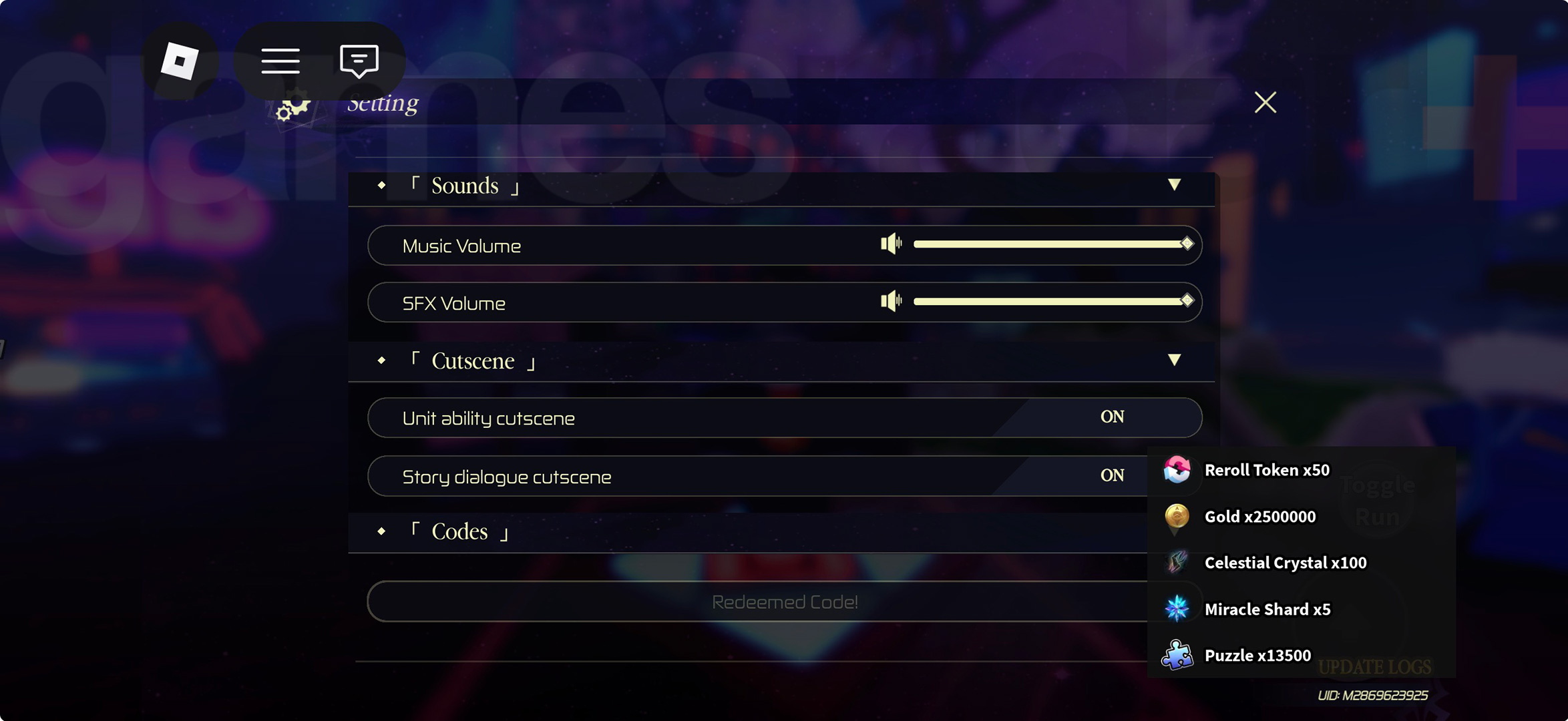Close the Setting panel with the X

(1264, 101)
